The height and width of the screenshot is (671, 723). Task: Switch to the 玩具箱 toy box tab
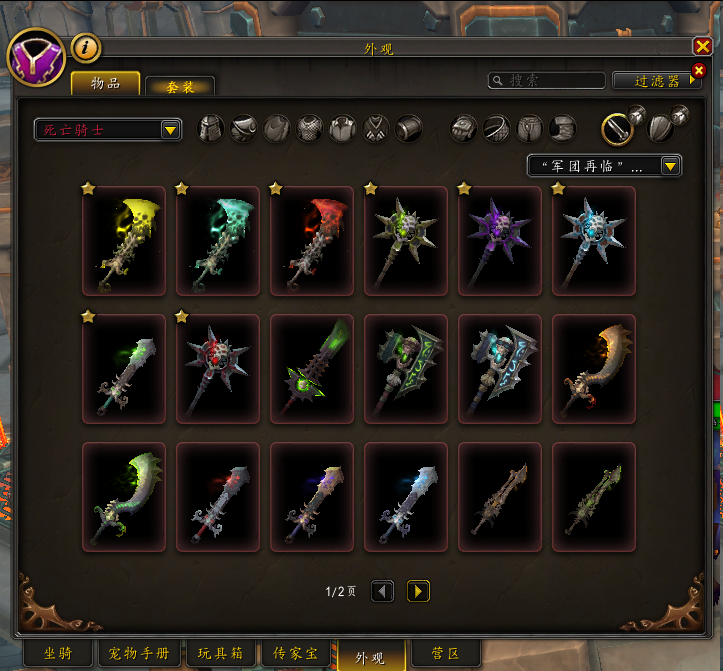coord(220,654)
